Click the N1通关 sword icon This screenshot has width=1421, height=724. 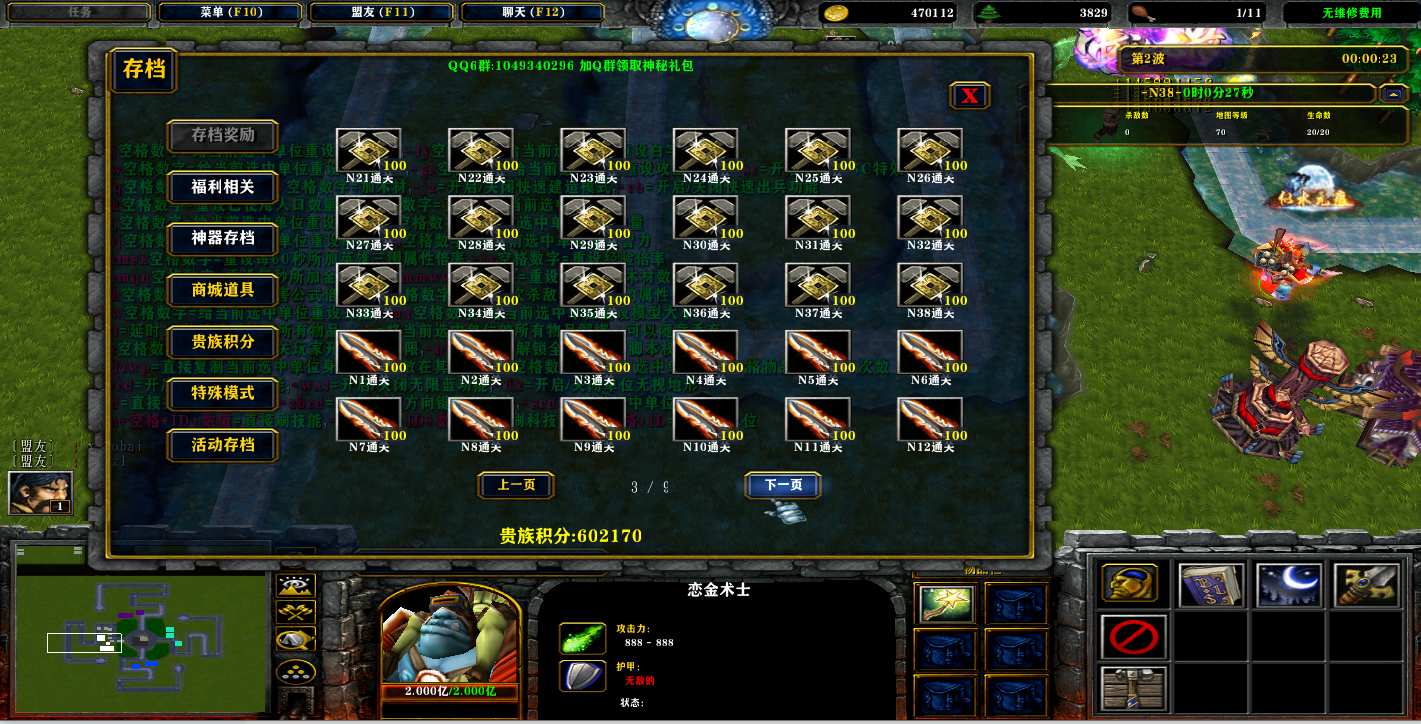pyautogui.click(x=369, y=352)
